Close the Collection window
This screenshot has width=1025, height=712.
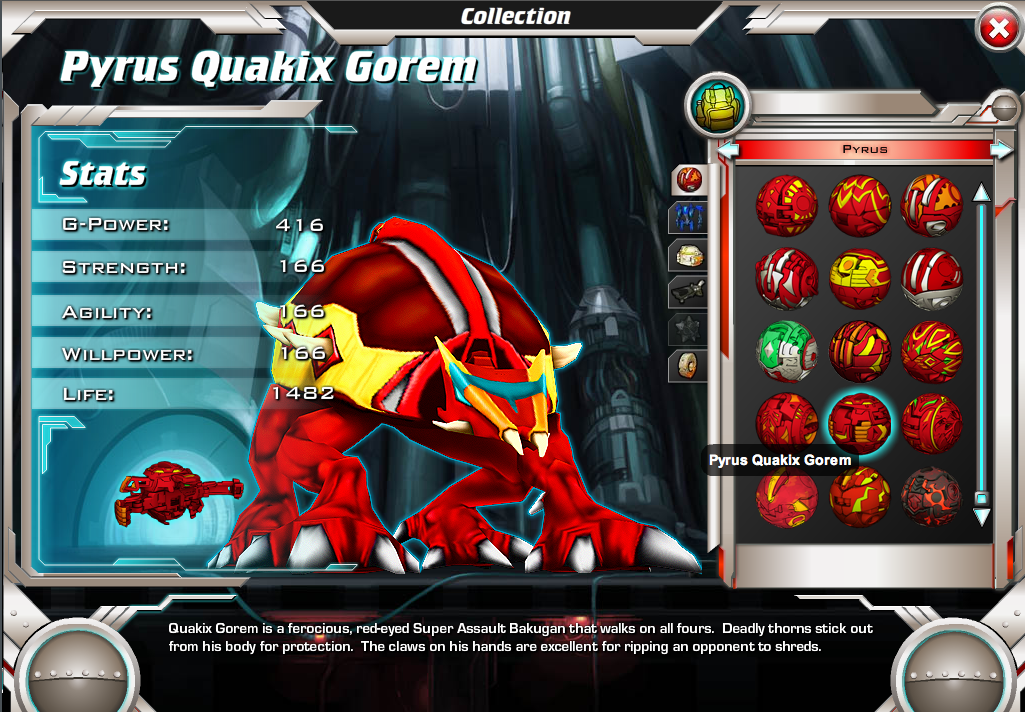pyautogui.click(x=997, y=30)
